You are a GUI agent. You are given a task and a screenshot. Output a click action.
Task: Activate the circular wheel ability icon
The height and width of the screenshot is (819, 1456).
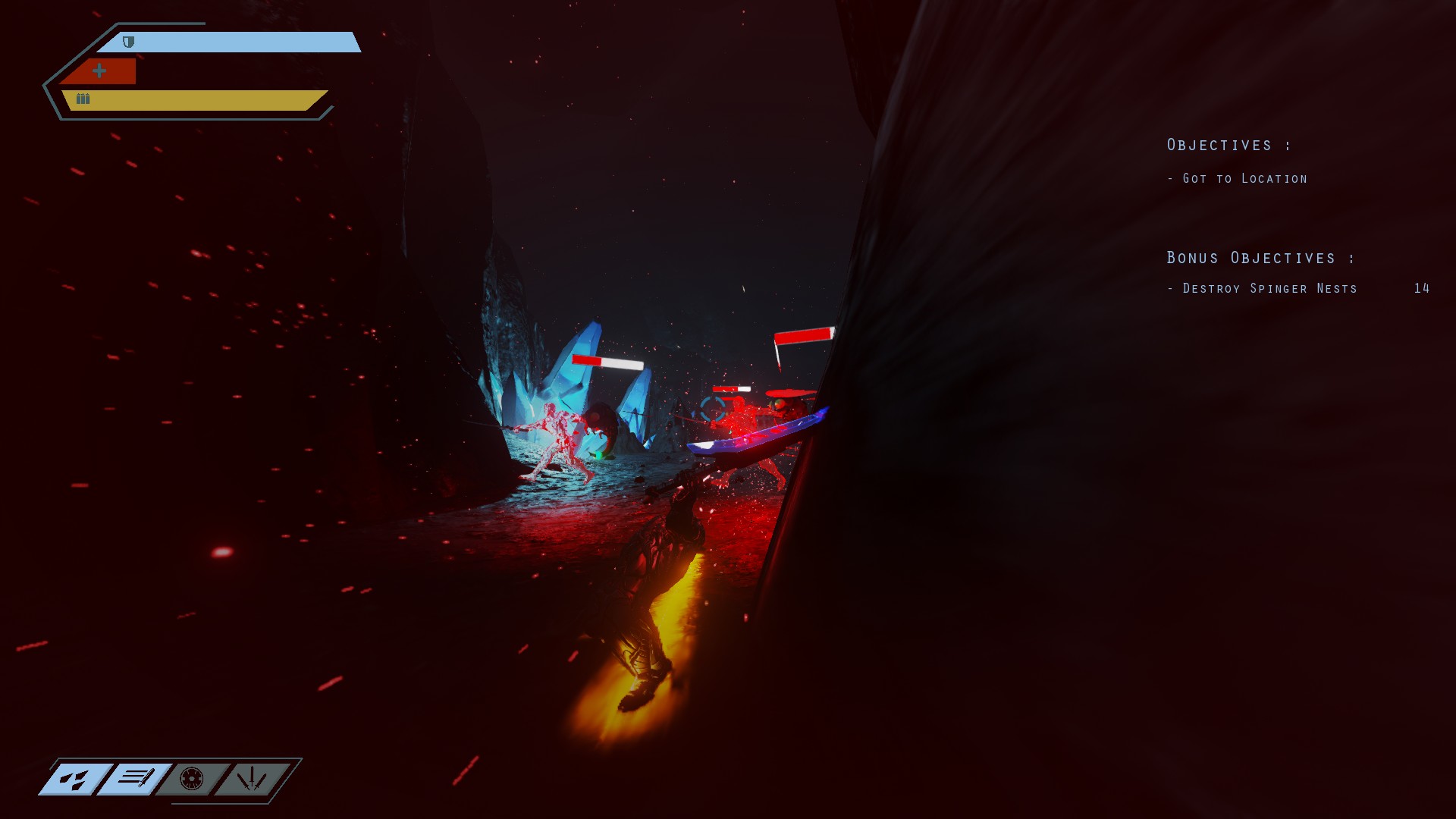click(191, 779)
